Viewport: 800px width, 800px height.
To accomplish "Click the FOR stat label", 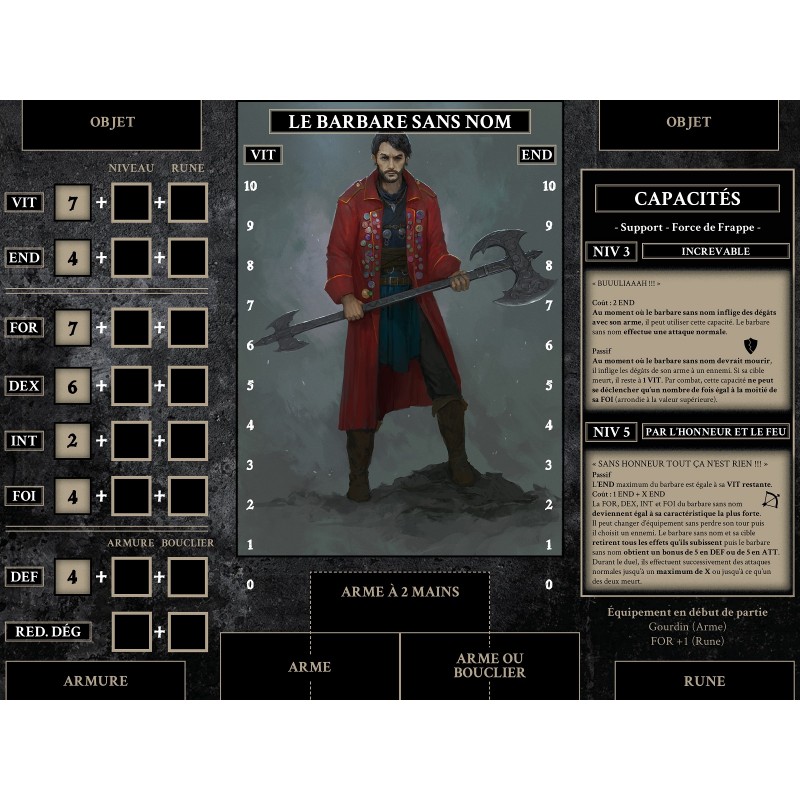I will [24, 328].
